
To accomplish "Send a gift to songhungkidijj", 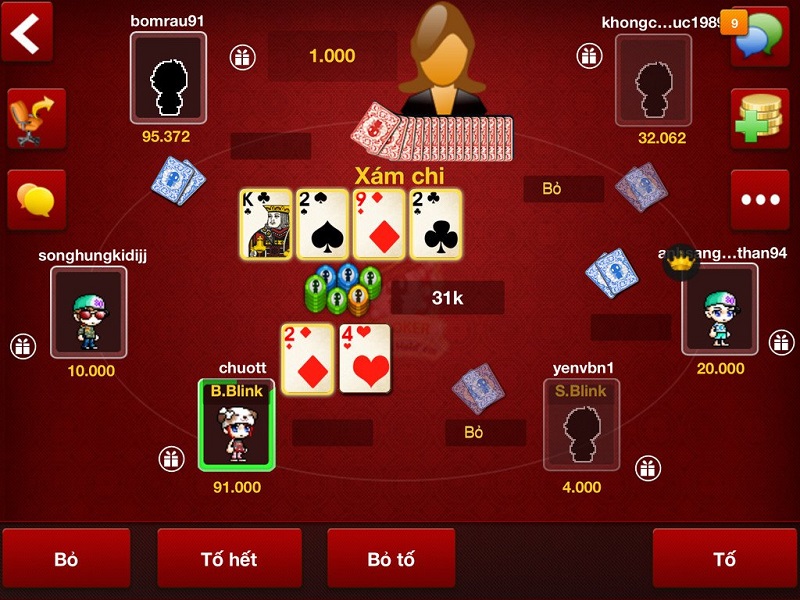I will pos(23,347).
